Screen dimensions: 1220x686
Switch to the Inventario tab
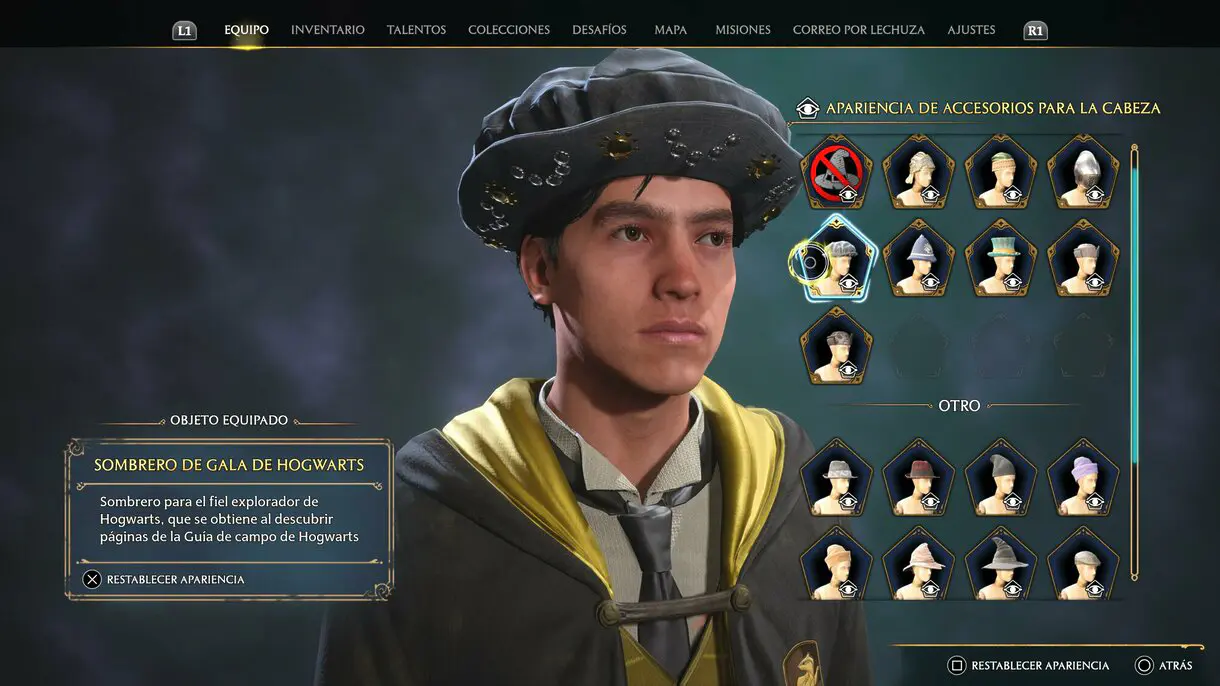pos(327,30)
